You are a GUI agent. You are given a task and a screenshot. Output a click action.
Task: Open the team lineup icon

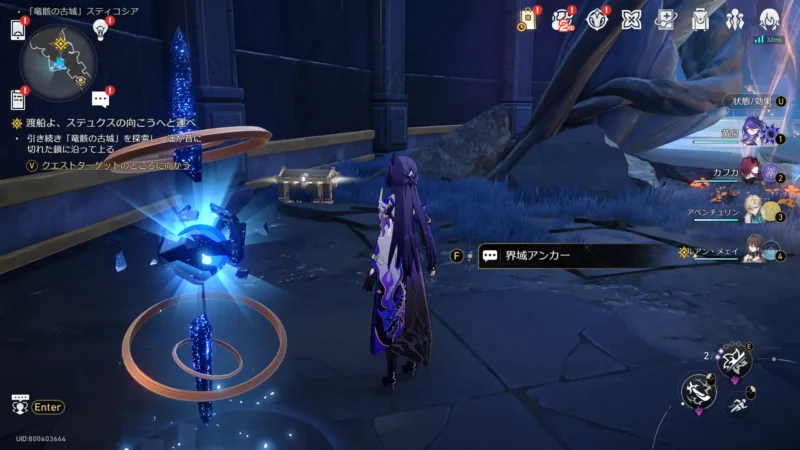tap(735, 20)
